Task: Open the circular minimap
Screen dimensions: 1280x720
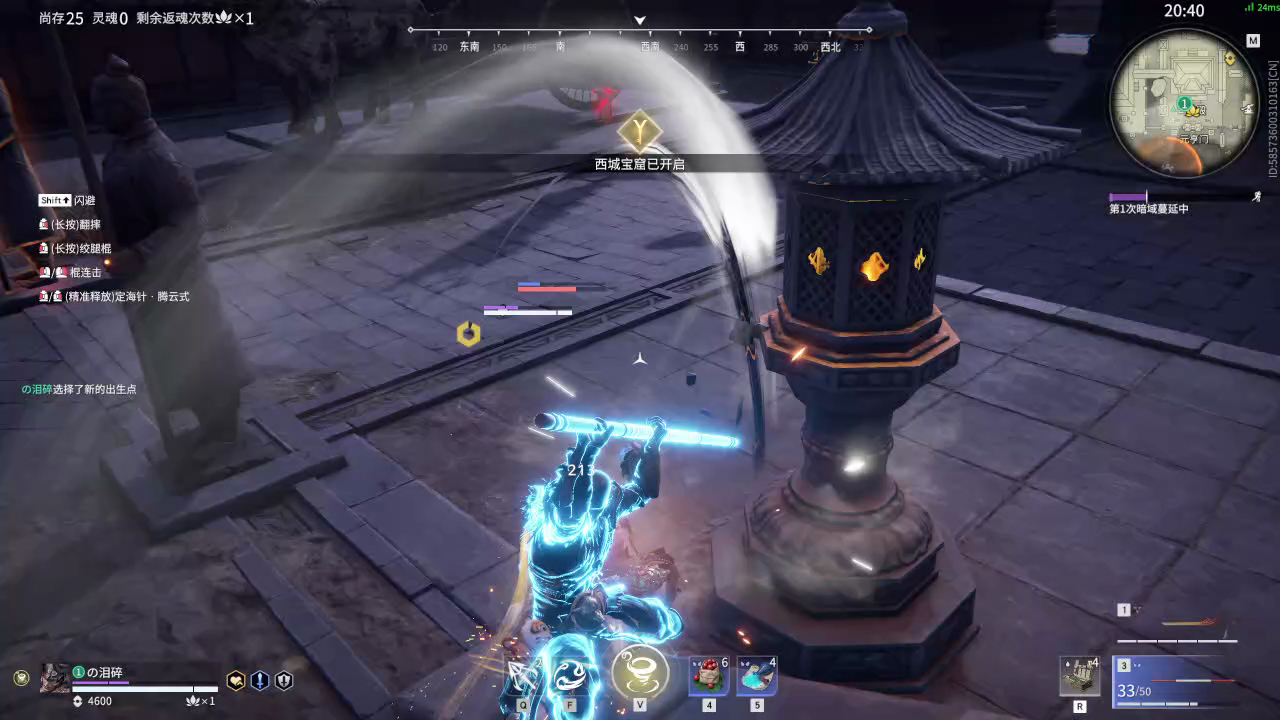Action: 1184,102
